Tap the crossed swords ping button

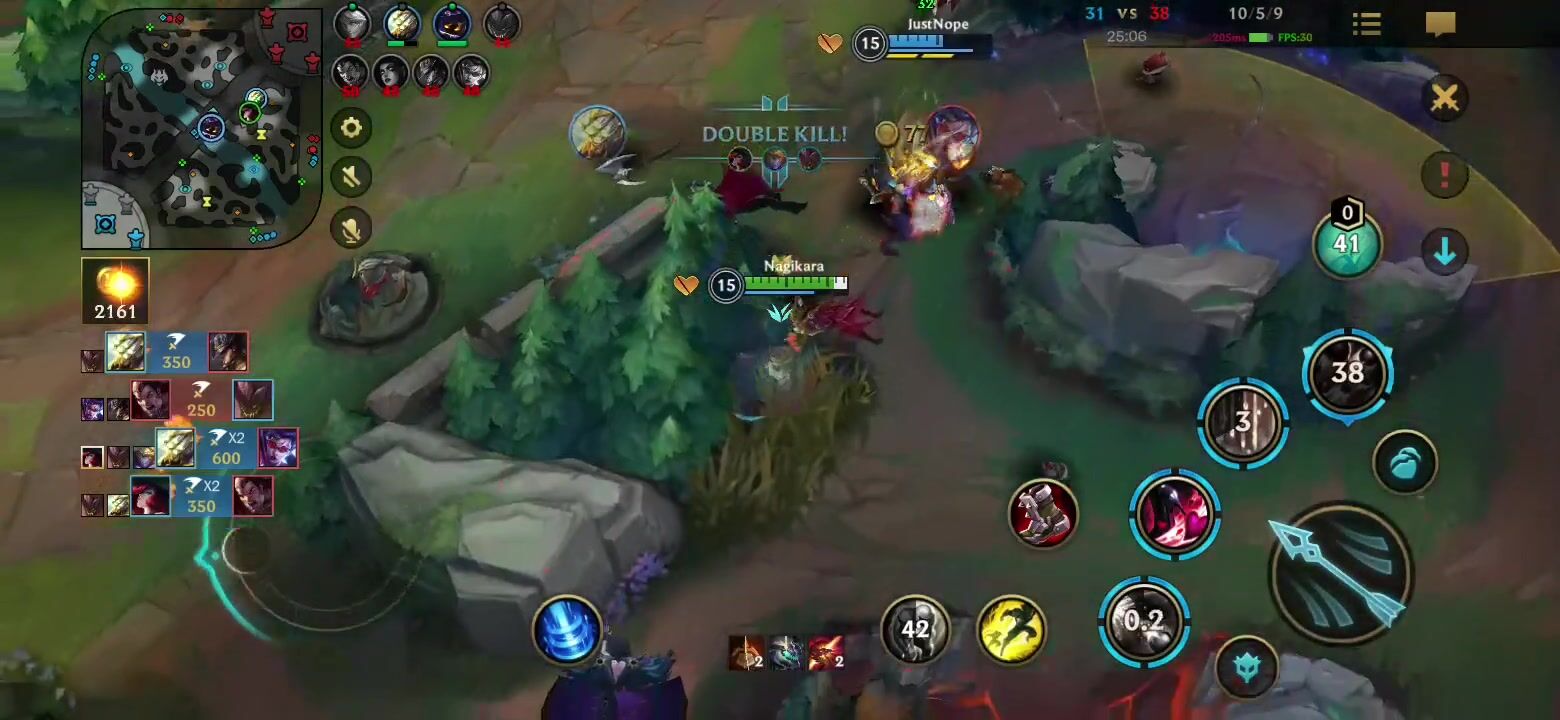pyautogui.click(x=1444, y=98)
